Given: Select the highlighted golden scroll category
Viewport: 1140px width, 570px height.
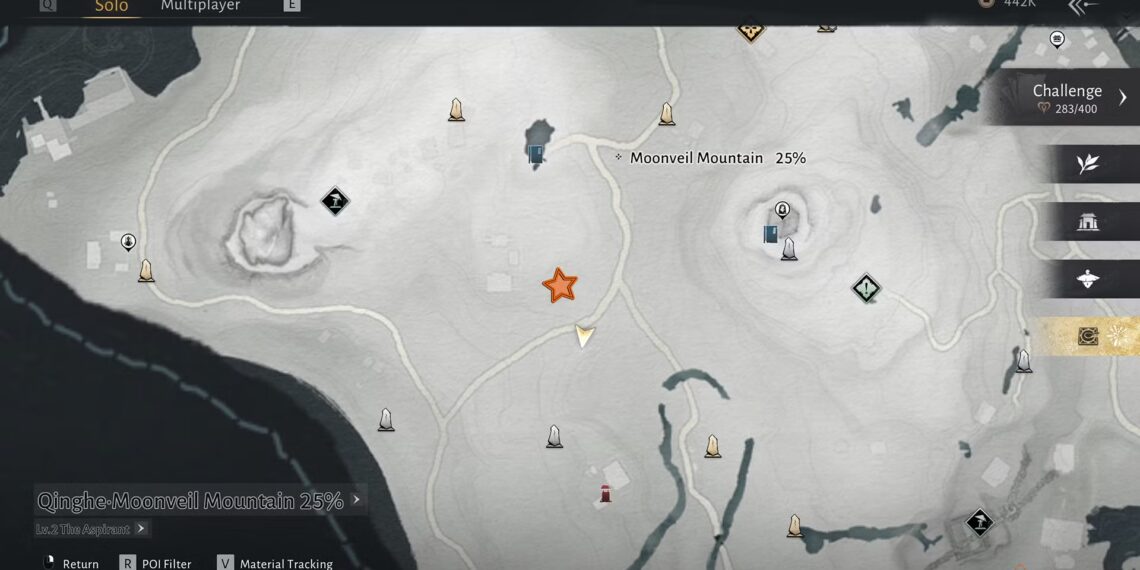Looking at the screenshot, I should (x=1088, y=337).
